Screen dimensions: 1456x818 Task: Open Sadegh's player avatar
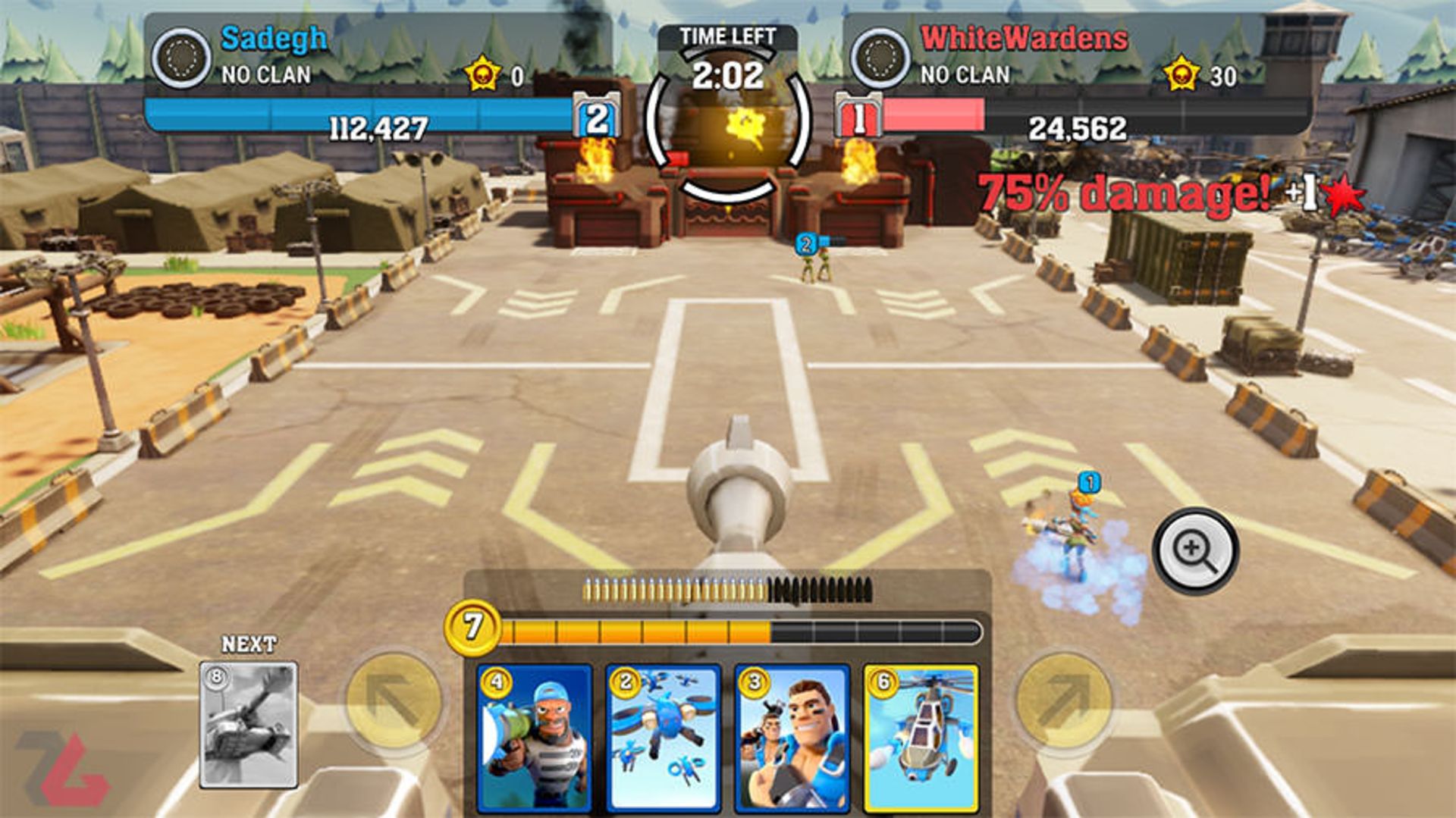click(x=180, y=55)
